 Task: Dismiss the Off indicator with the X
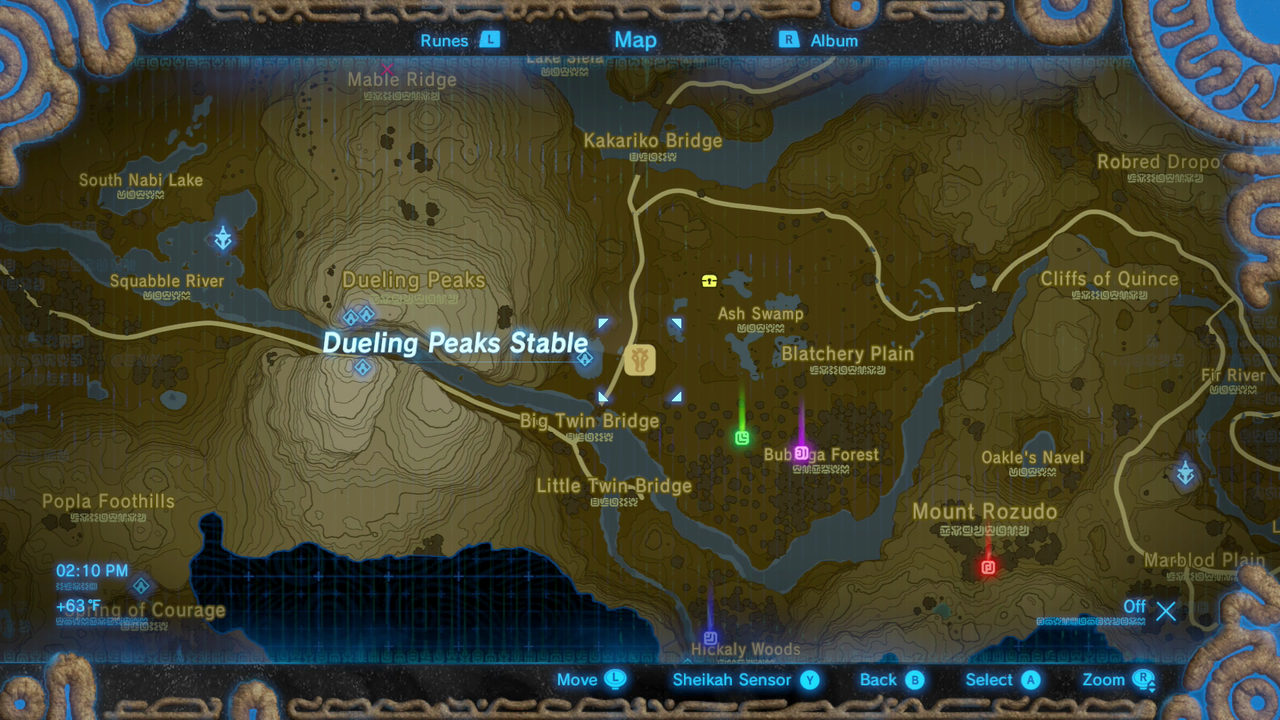(1166, 611)
